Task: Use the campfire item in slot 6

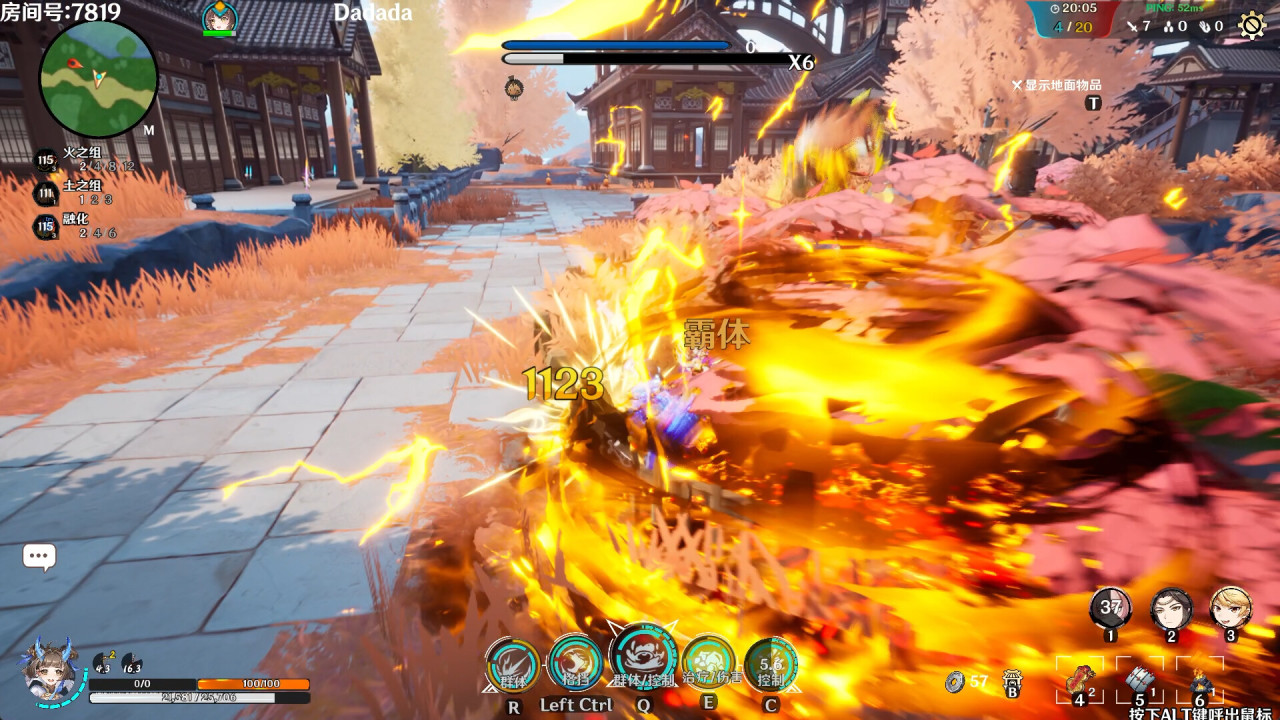Action: (1199, 682)
